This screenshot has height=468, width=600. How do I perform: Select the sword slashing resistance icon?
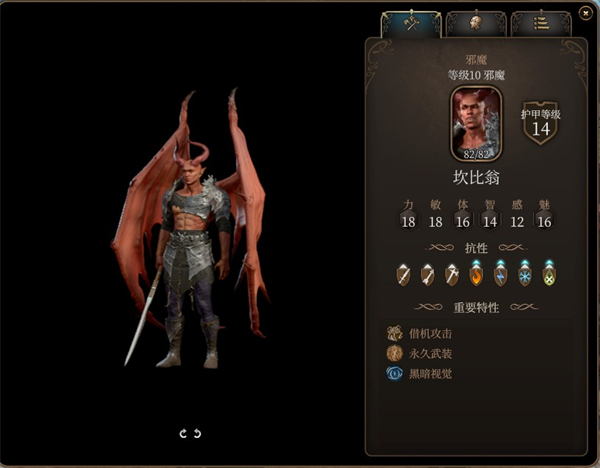pos(403,273)
